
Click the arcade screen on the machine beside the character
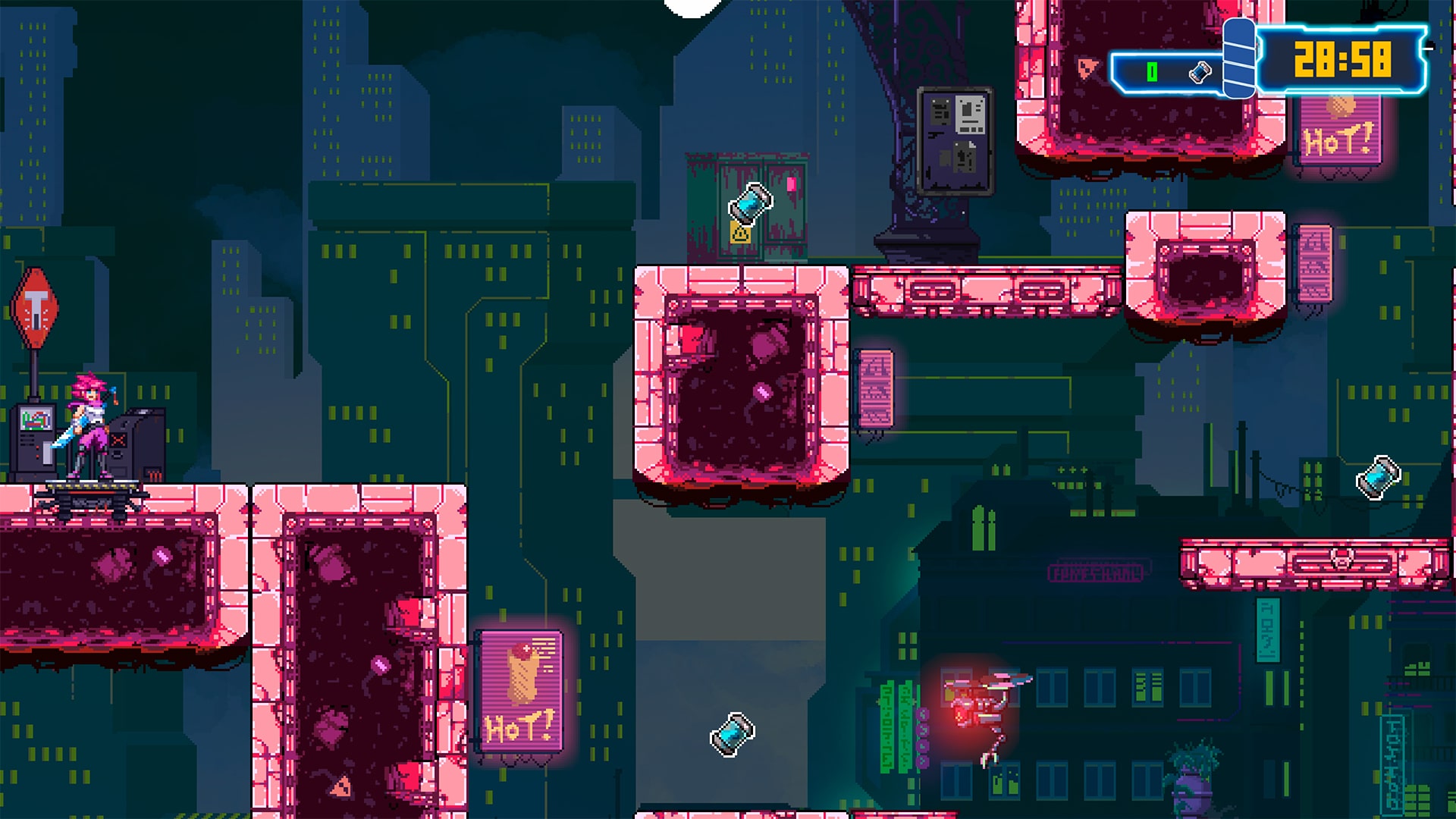pyautogui.click(x=36, y=419)
